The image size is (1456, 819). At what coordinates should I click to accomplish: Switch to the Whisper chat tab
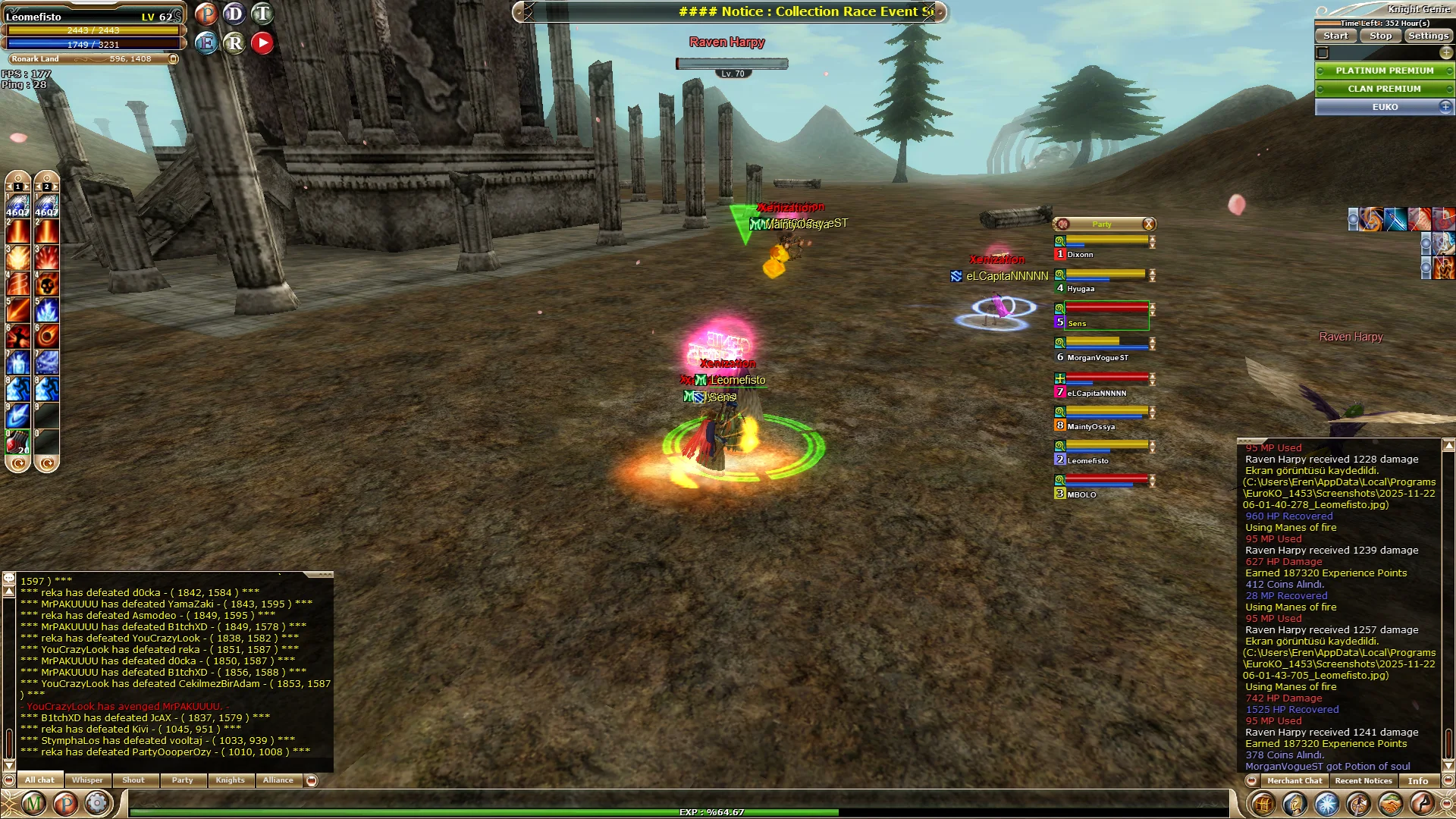[87, 780]
